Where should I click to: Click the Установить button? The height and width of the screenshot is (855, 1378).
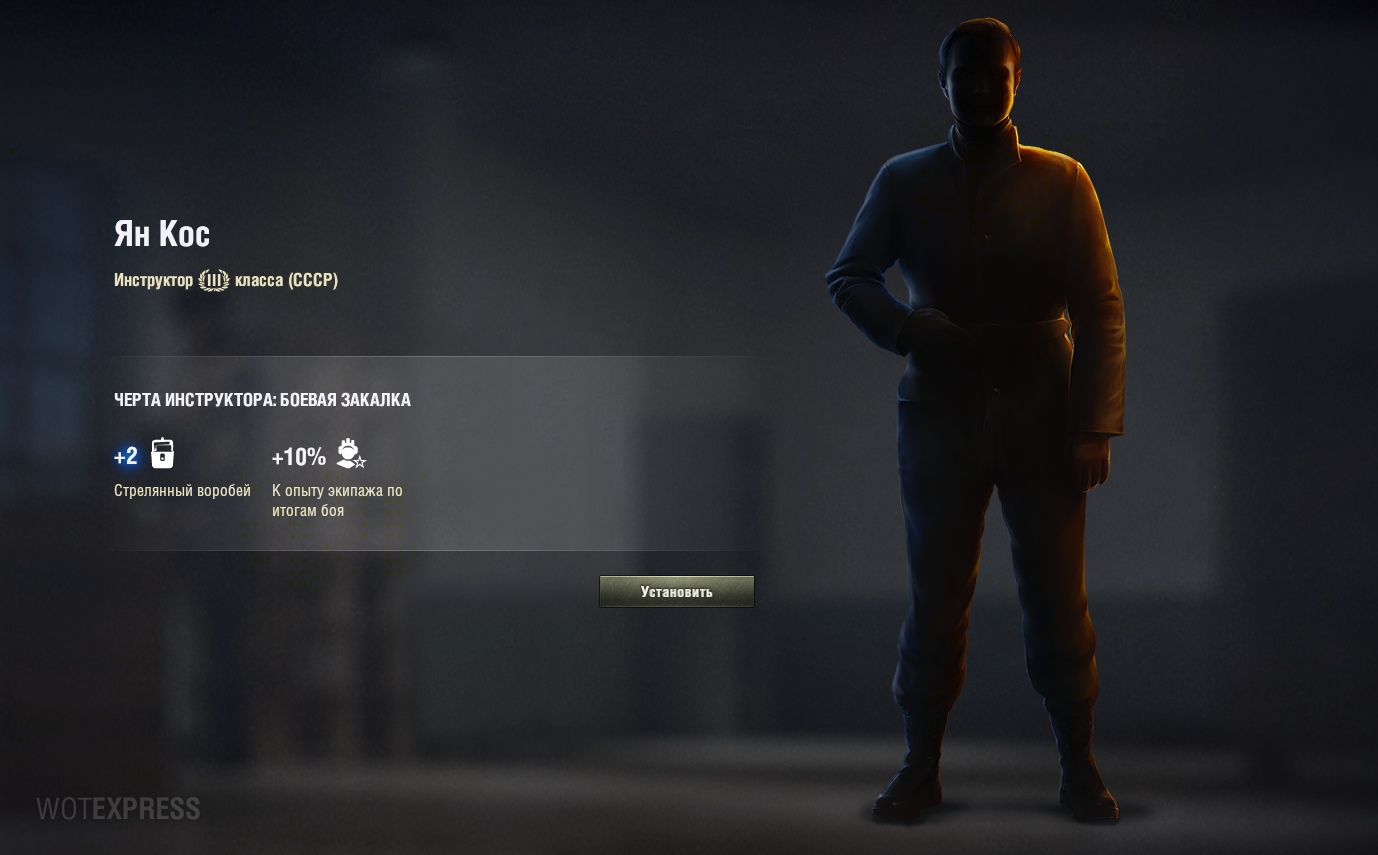676,591
